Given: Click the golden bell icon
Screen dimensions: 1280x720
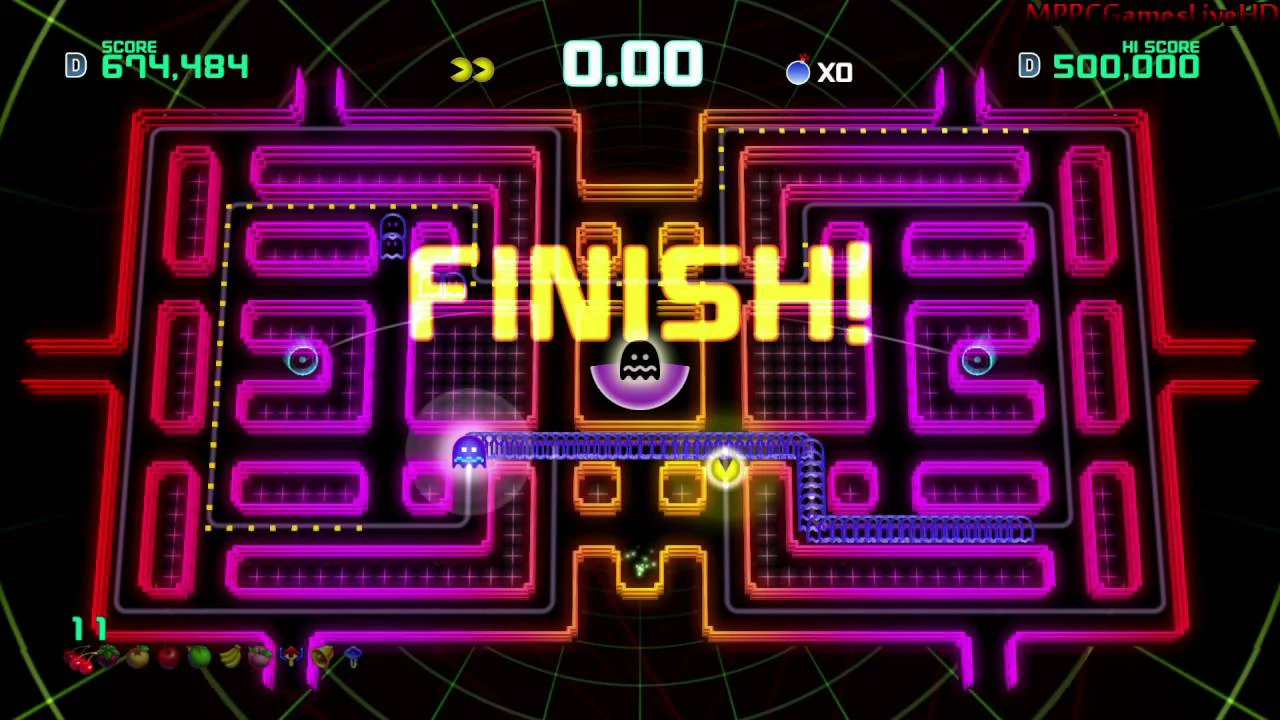Looking at the screenshot, I should 323,657.
